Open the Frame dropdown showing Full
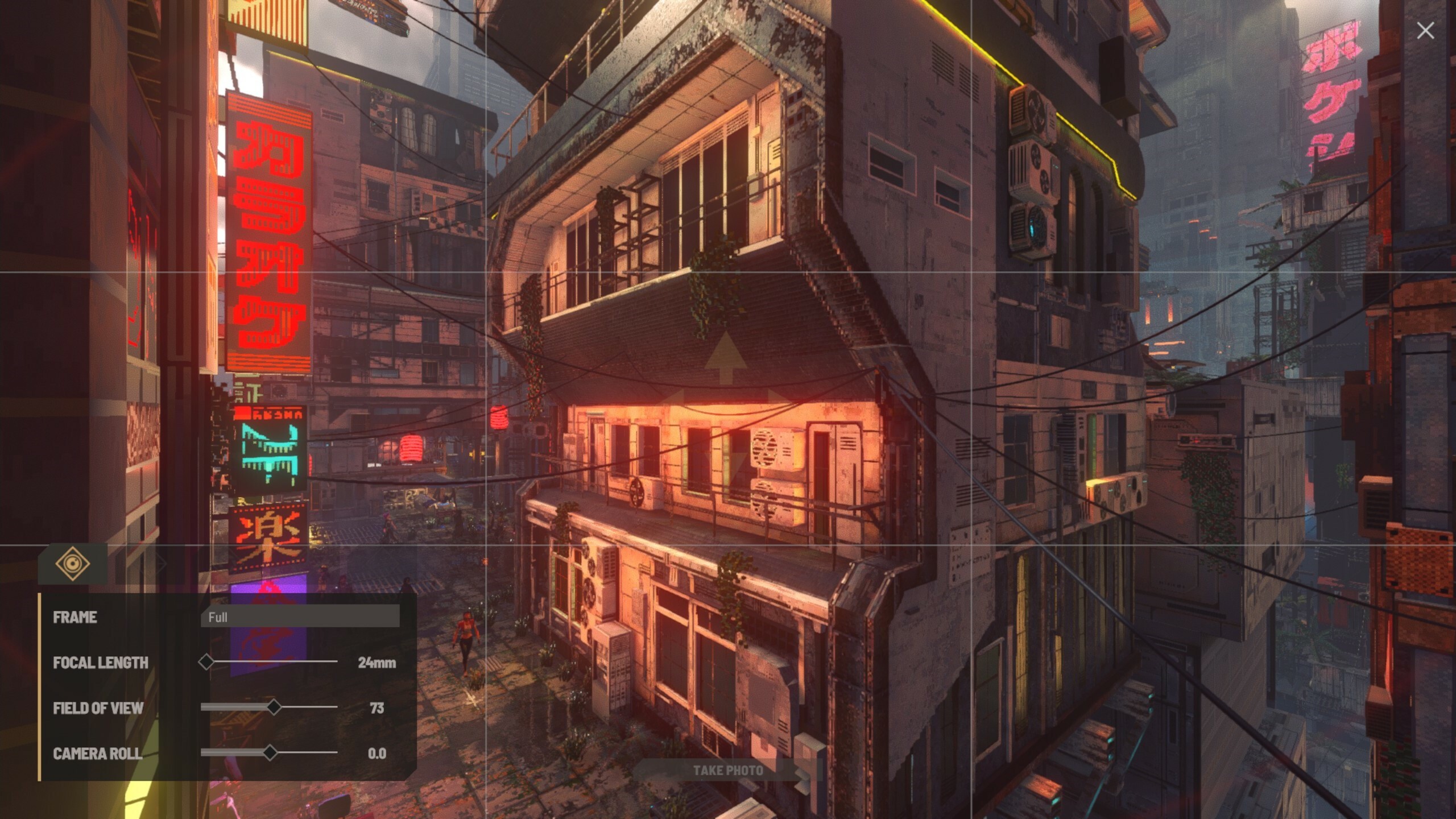This screenshot has height=819, width=1456. [300, 617]
